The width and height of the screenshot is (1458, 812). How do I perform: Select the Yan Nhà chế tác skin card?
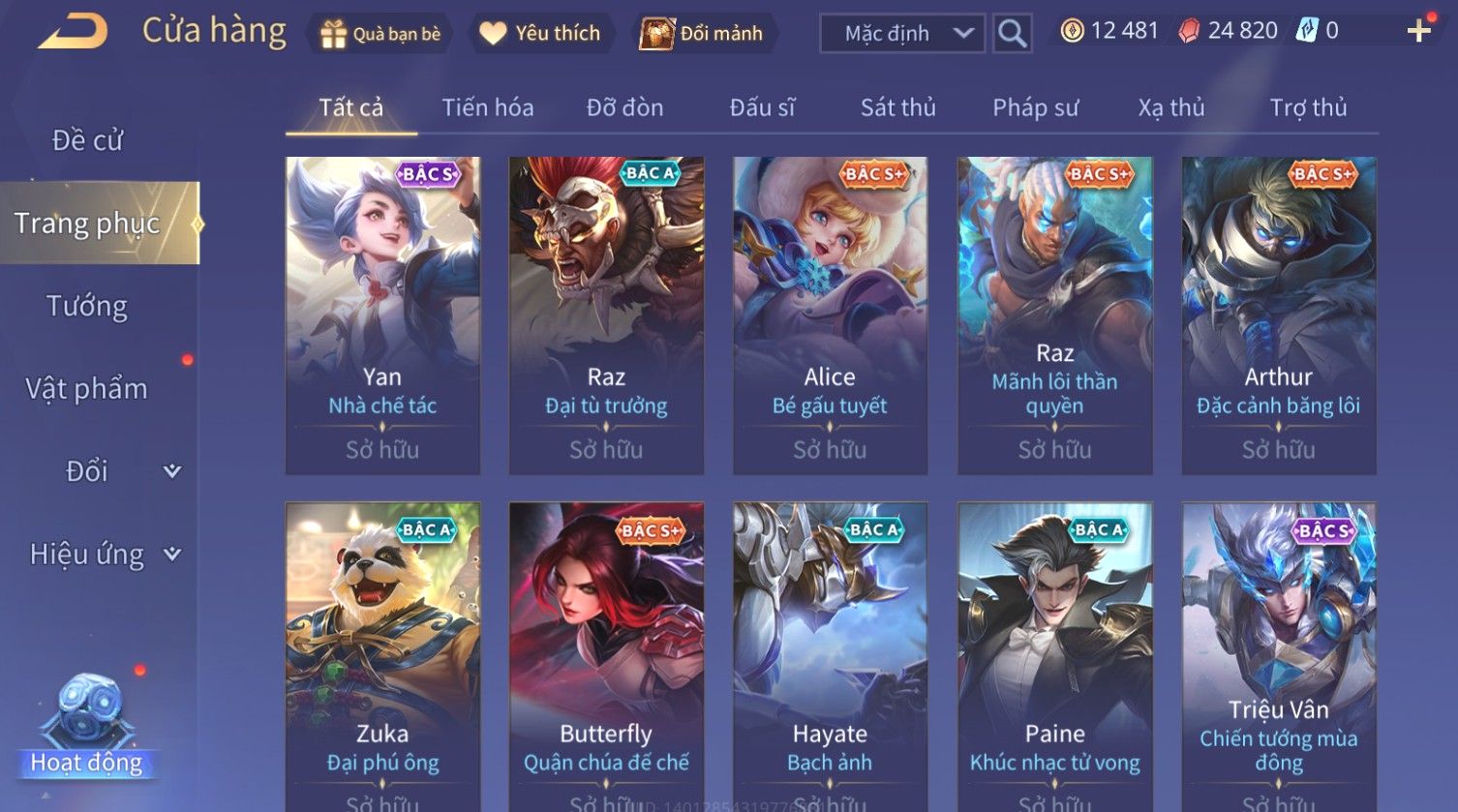pos(382,316)
